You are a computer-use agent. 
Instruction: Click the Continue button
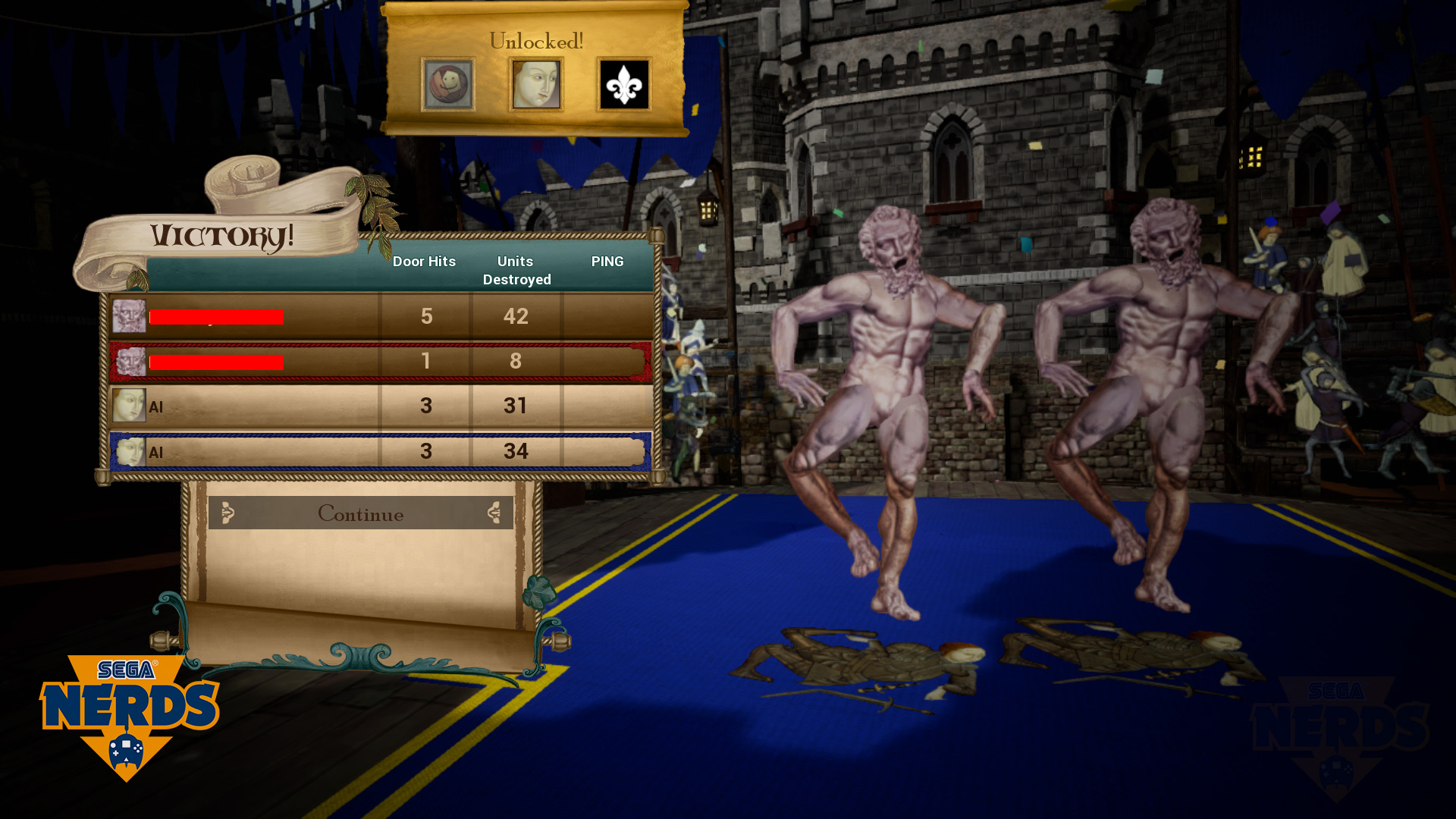360,513
